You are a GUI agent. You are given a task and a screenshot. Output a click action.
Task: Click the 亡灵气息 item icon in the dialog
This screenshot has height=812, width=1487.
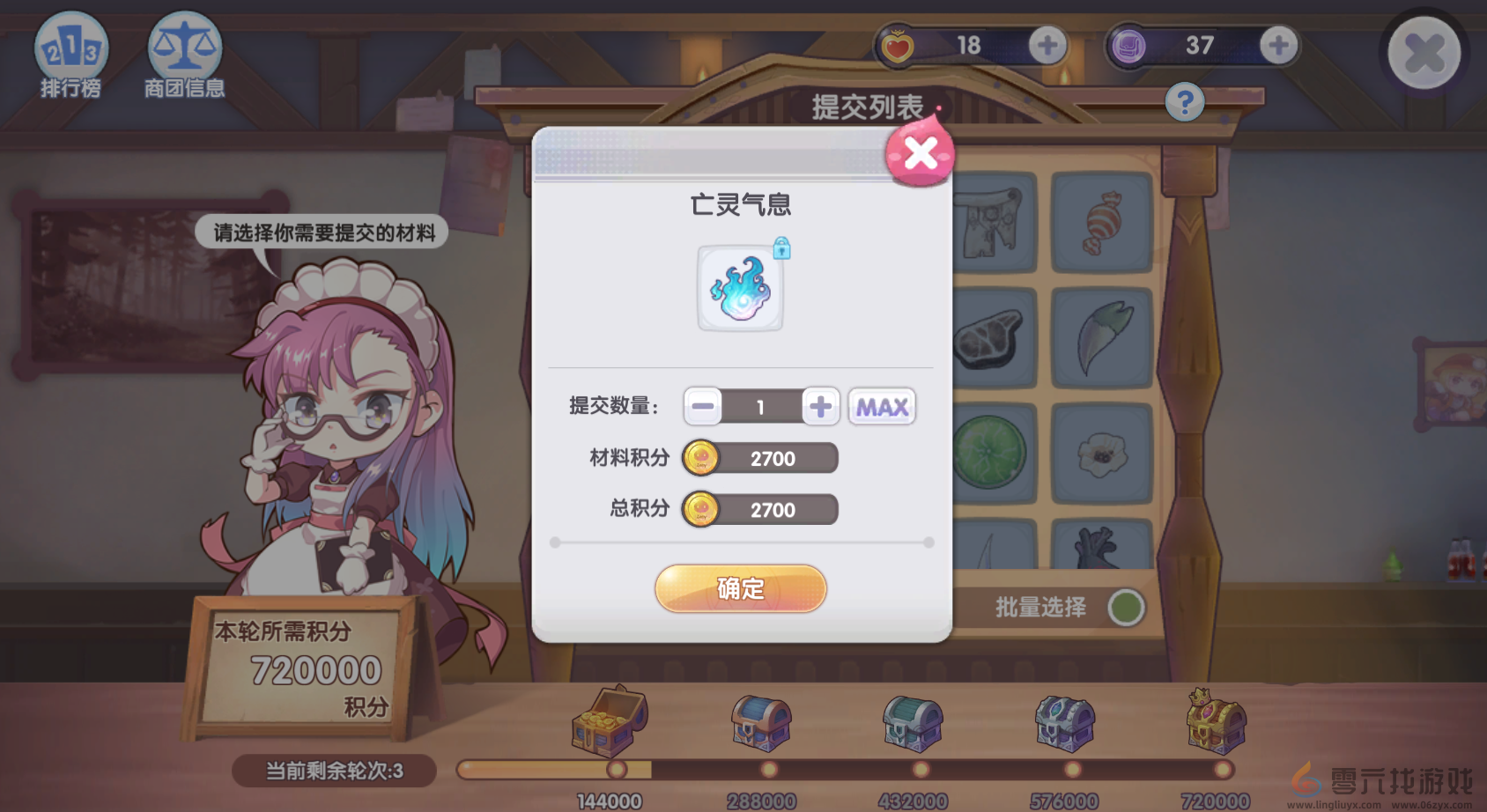click(739, 288)
